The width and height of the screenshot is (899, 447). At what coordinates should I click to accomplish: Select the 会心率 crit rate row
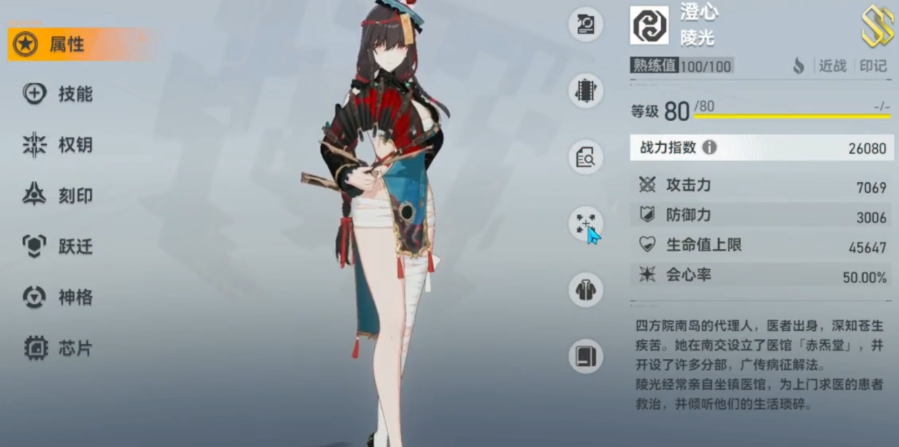pyautogui.click(x=762, y=275)
